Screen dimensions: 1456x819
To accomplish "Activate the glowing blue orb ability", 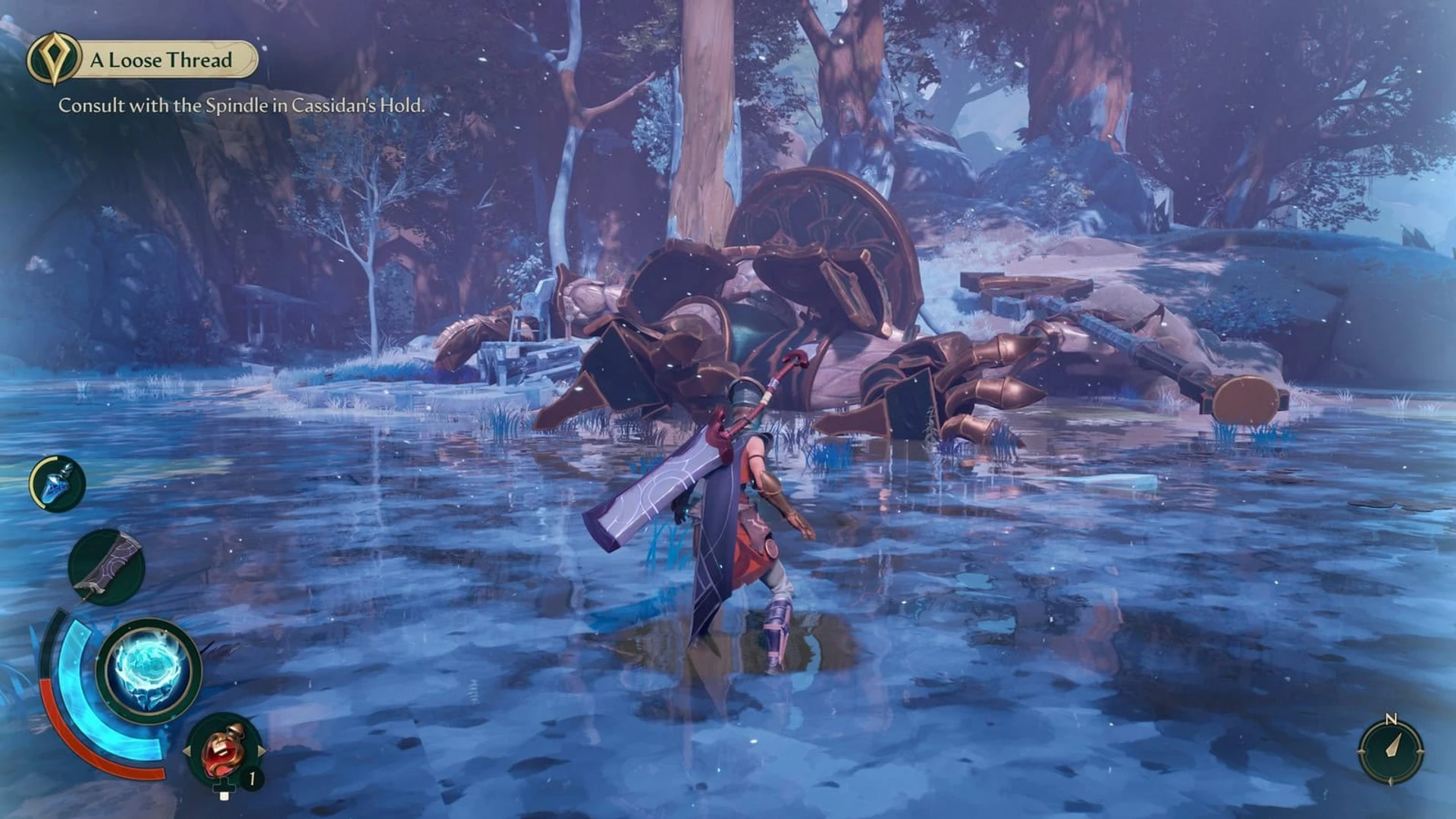I will (x=149, y=671).
